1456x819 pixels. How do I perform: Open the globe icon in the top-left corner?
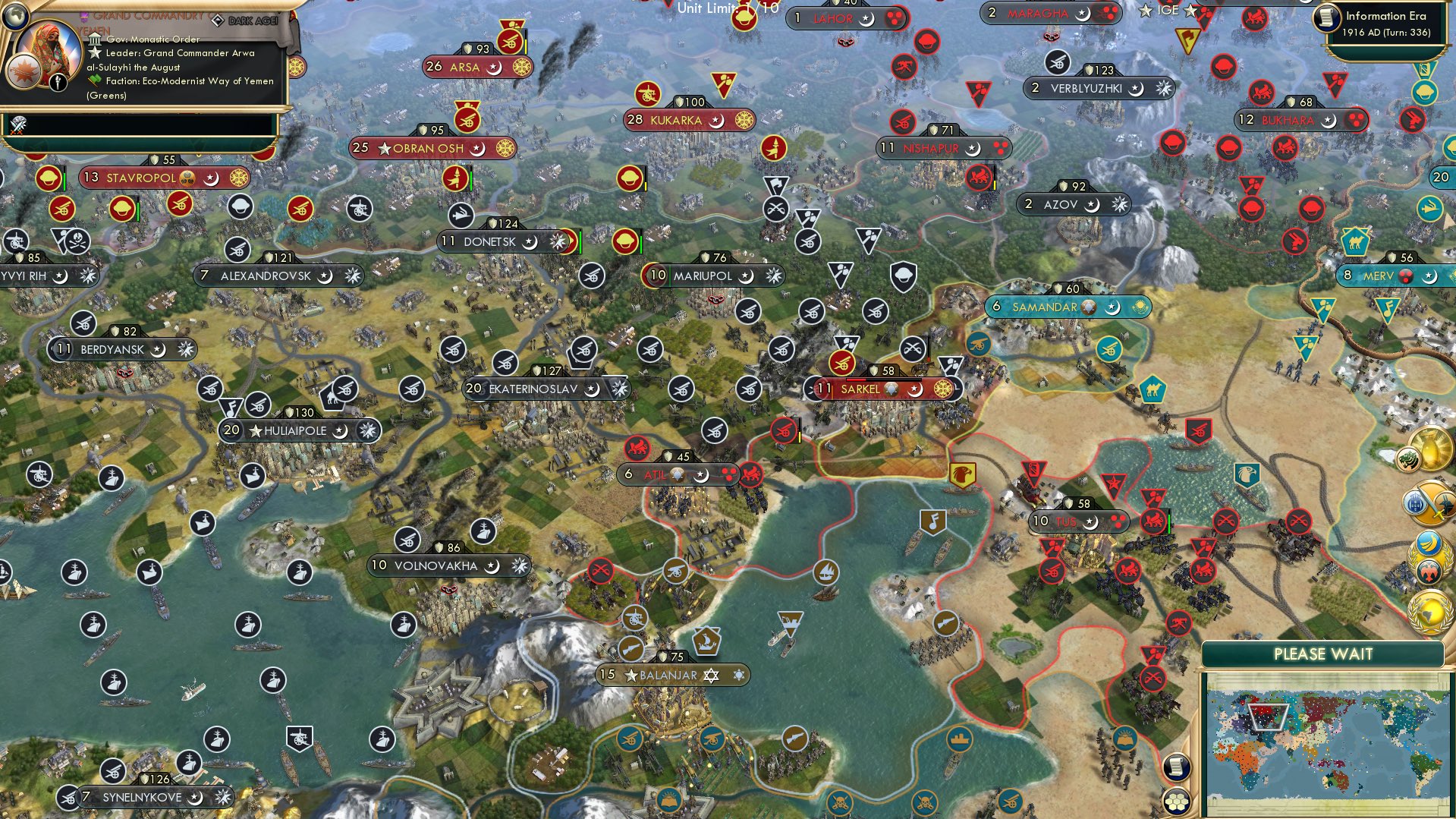pyautogui.click(x=17, y=17)
